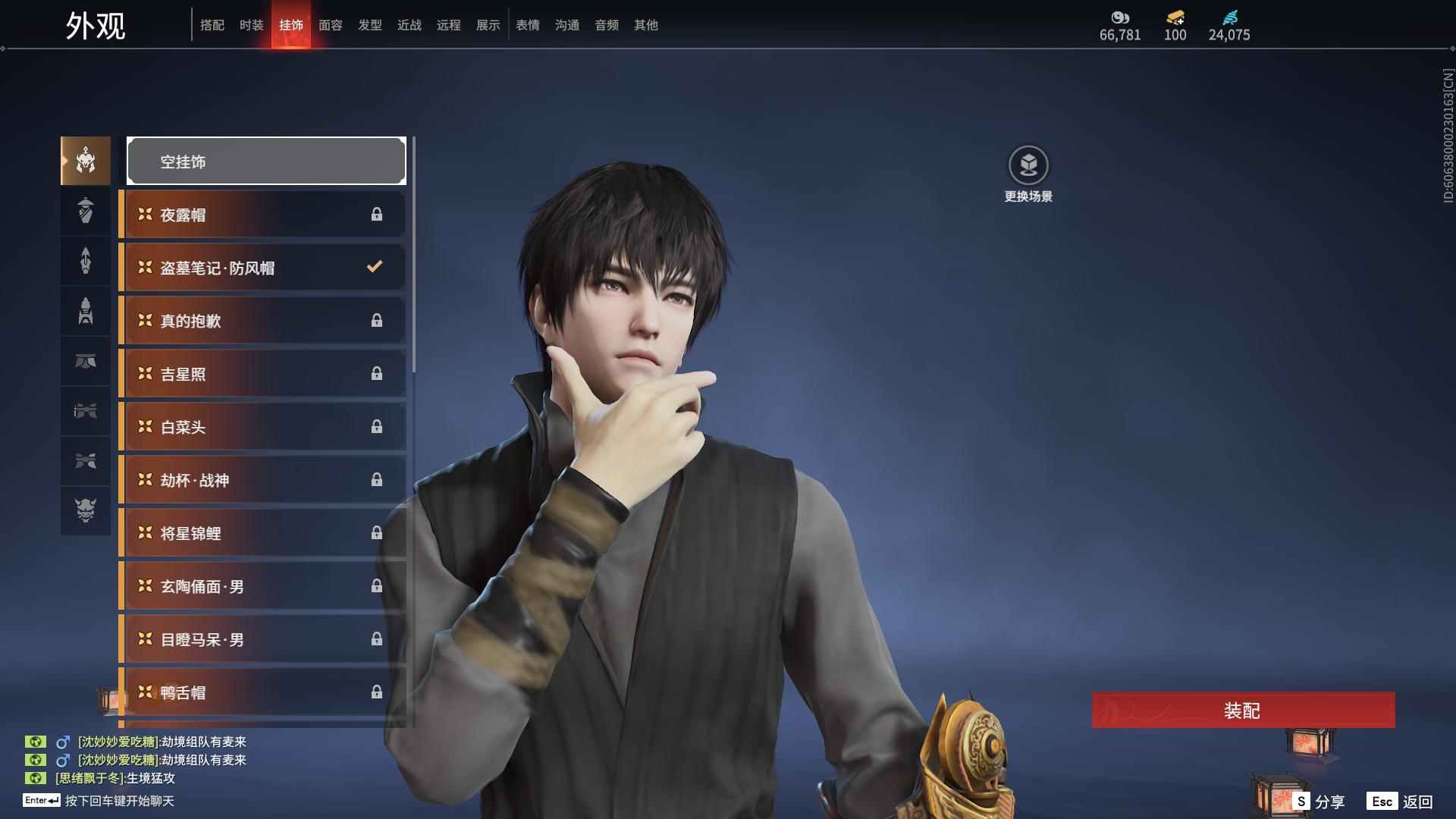Select the 面容 tab
Screen dimensions: 1456x819
tap(331, 25)
